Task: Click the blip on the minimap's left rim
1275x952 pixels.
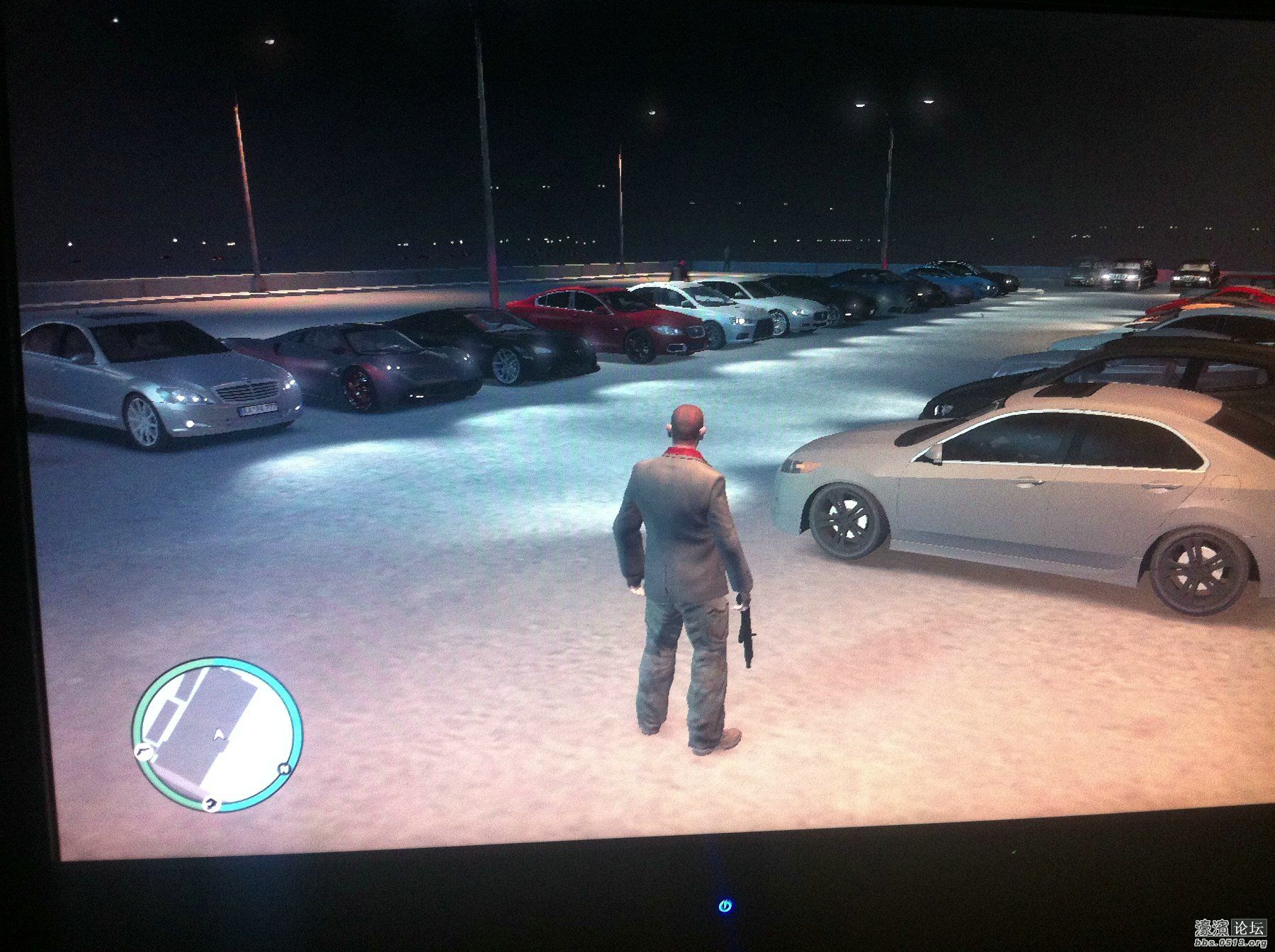Action: (x=140, y=752)
